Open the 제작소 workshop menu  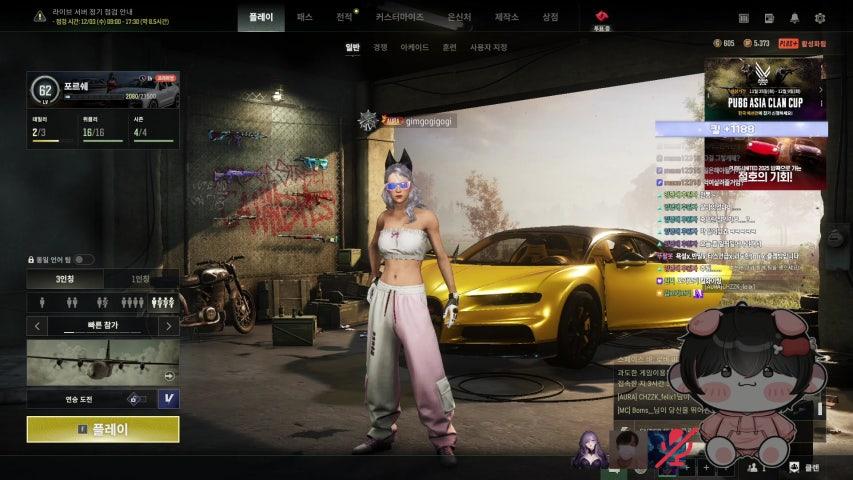pos(507,17)
